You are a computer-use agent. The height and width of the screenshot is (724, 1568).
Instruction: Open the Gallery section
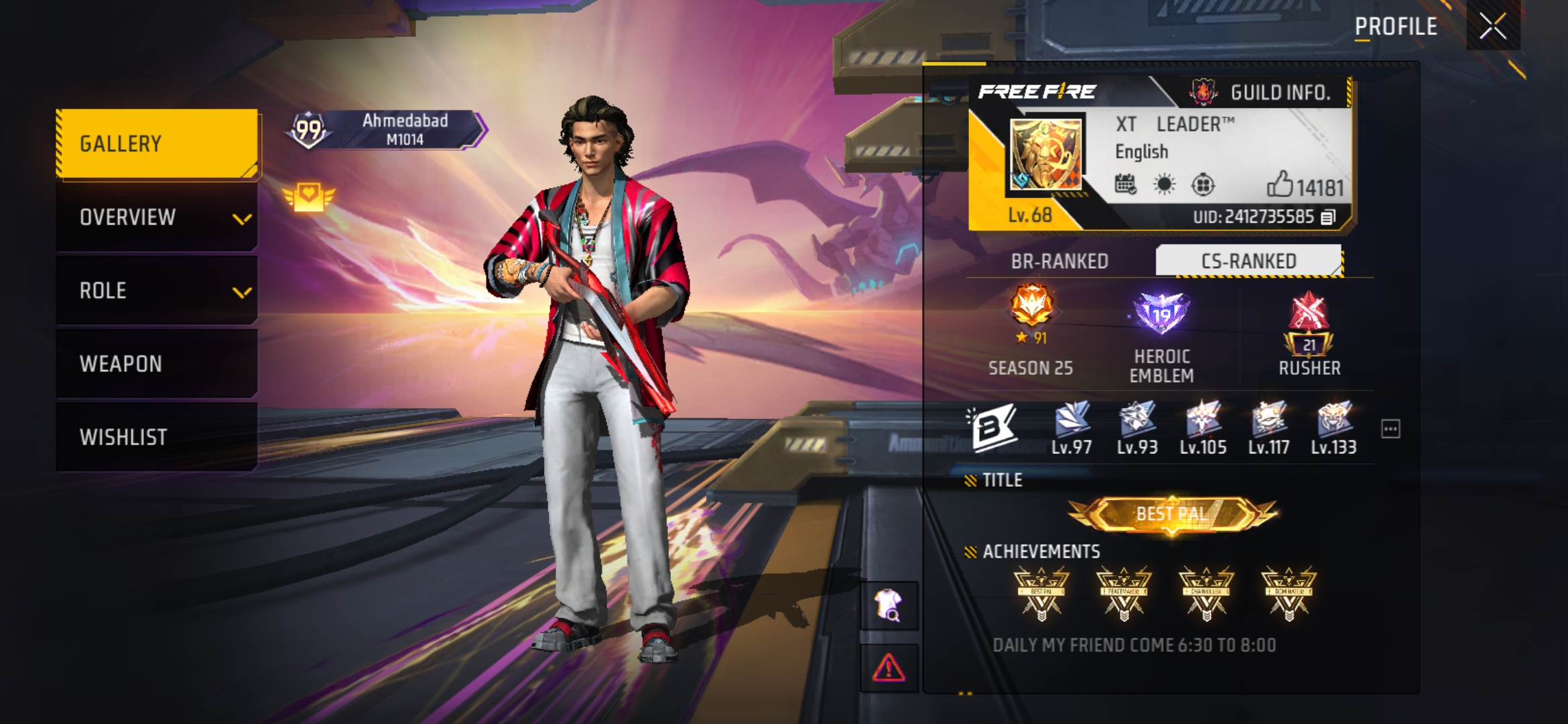click(x=157, y=144)
